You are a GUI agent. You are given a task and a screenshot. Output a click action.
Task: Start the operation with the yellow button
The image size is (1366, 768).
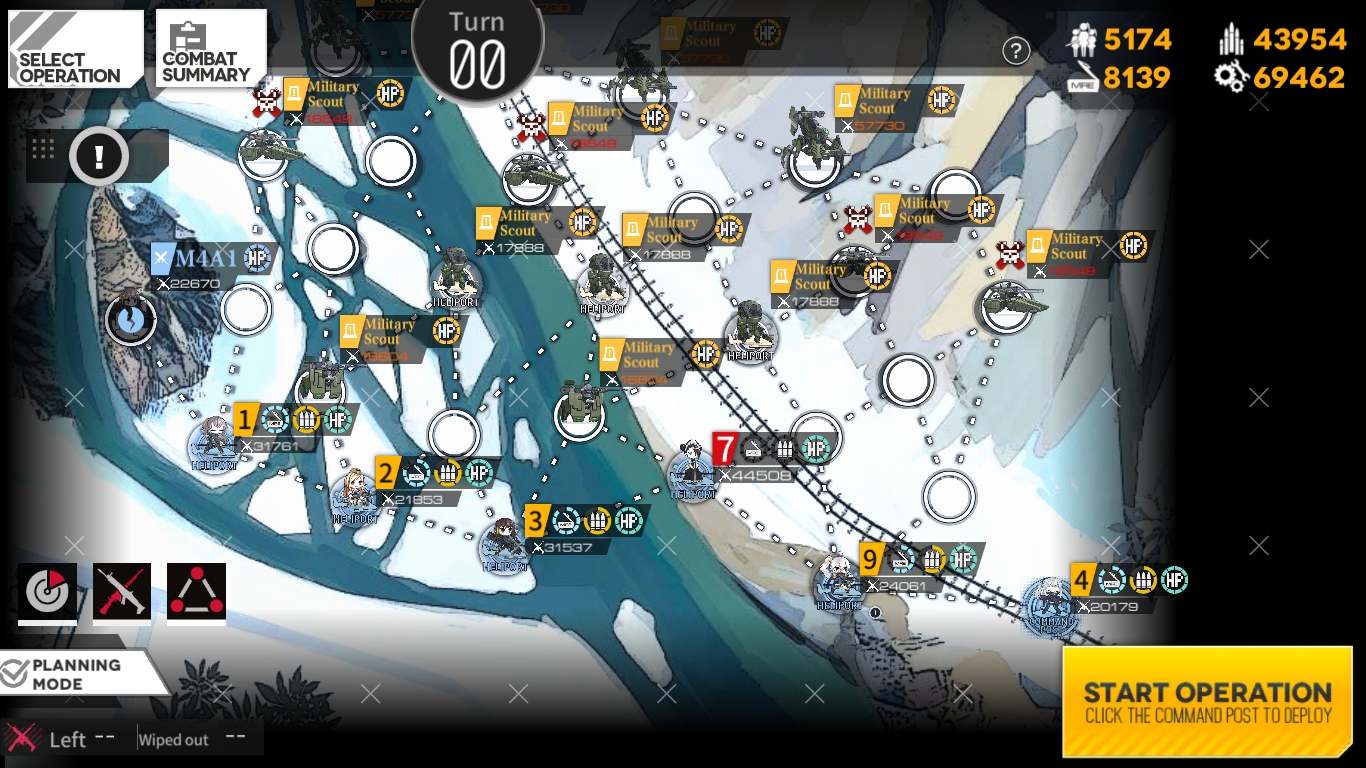tap(1207, 701)
